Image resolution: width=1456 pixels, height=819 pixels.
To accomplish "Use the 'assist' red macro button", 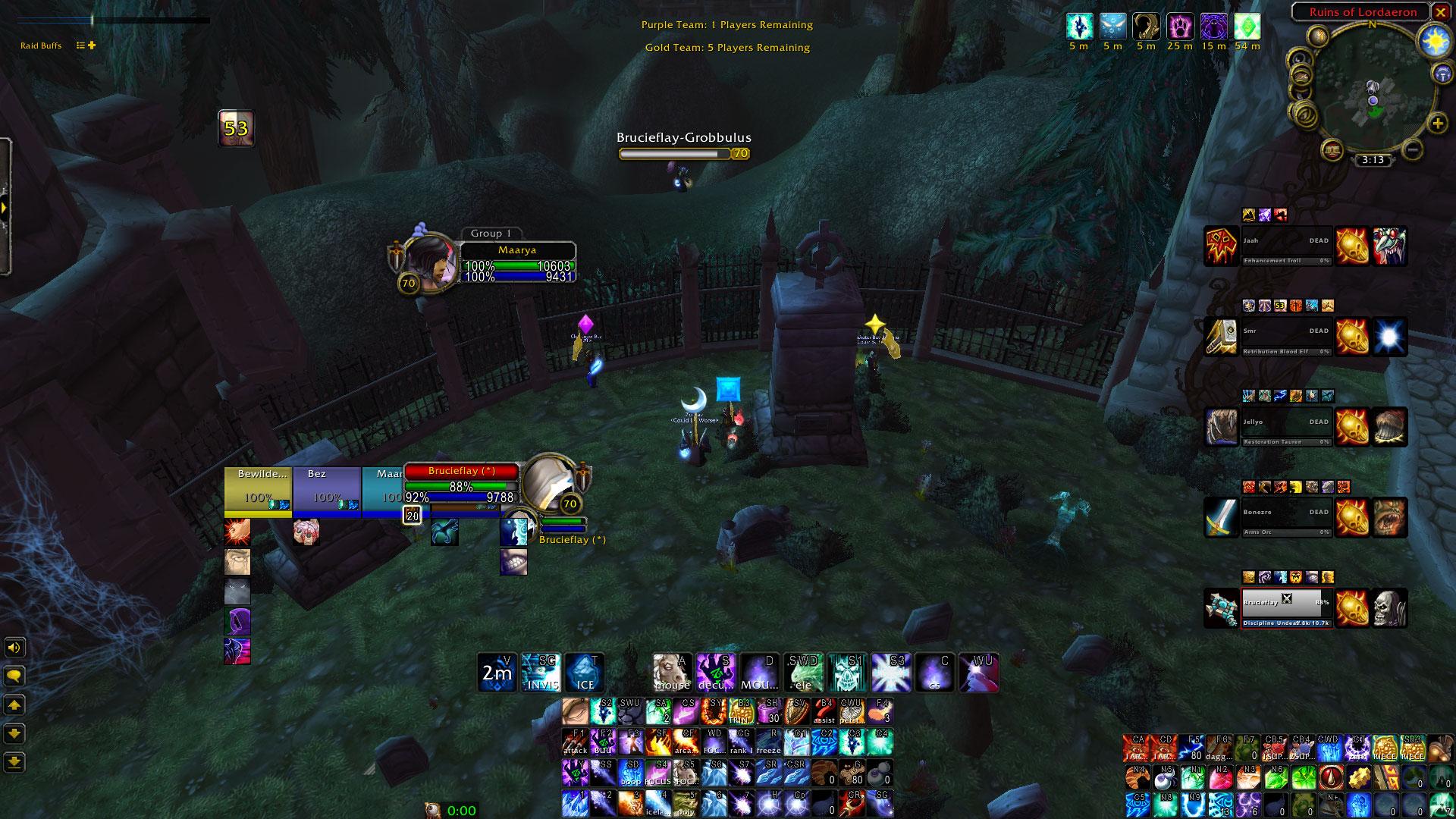I will click(x=825, y=712).
